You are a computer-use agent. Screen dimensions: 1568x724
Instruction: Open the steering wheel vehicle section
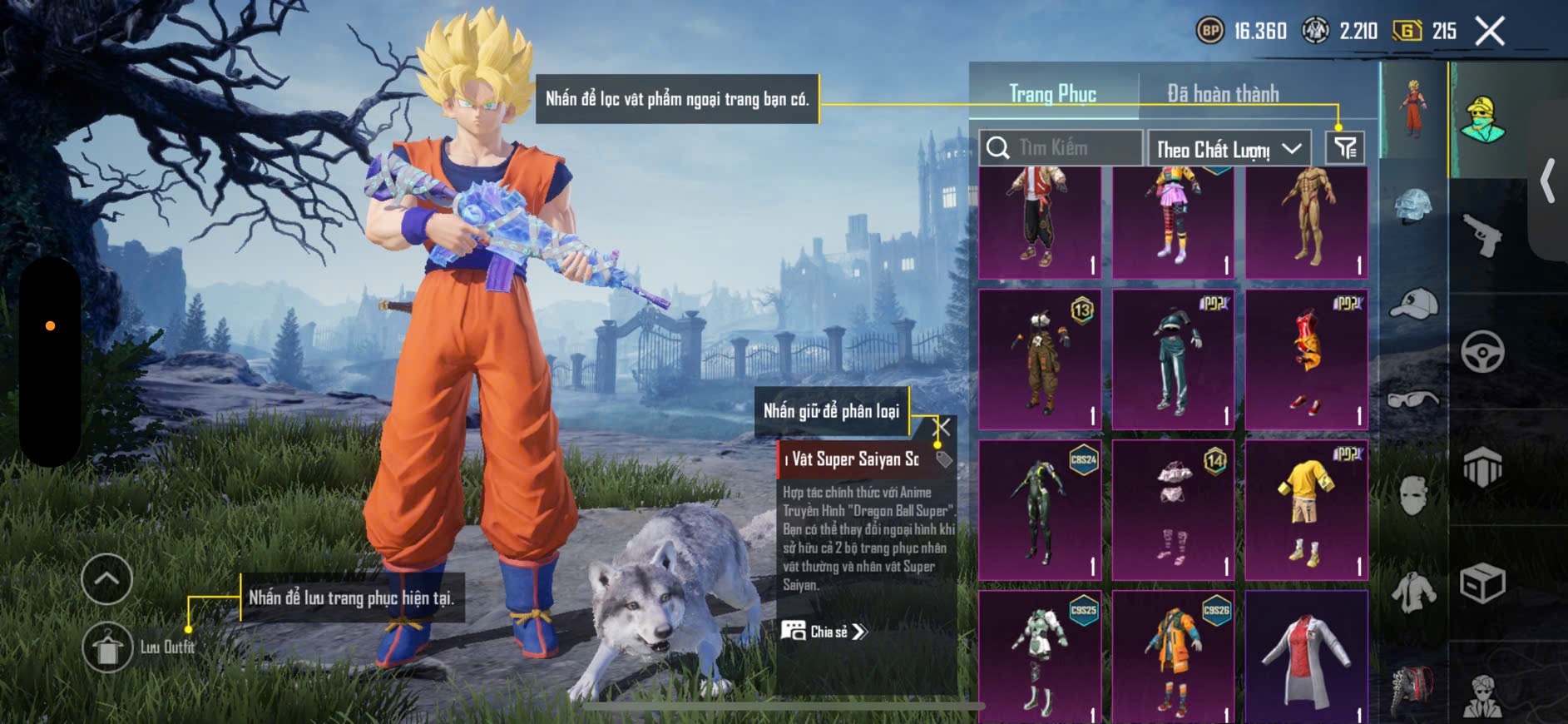click(1482, 351)
